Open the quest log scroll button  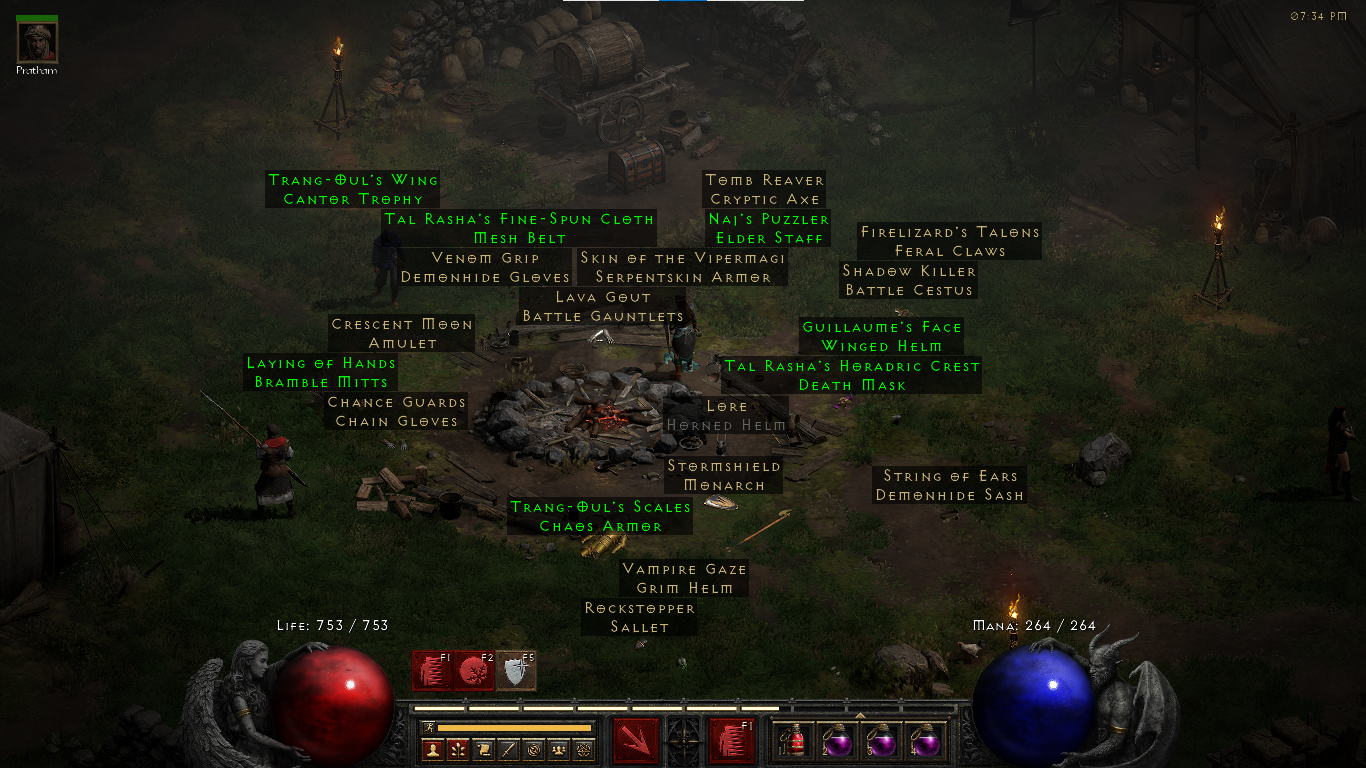tap(483, 749)
